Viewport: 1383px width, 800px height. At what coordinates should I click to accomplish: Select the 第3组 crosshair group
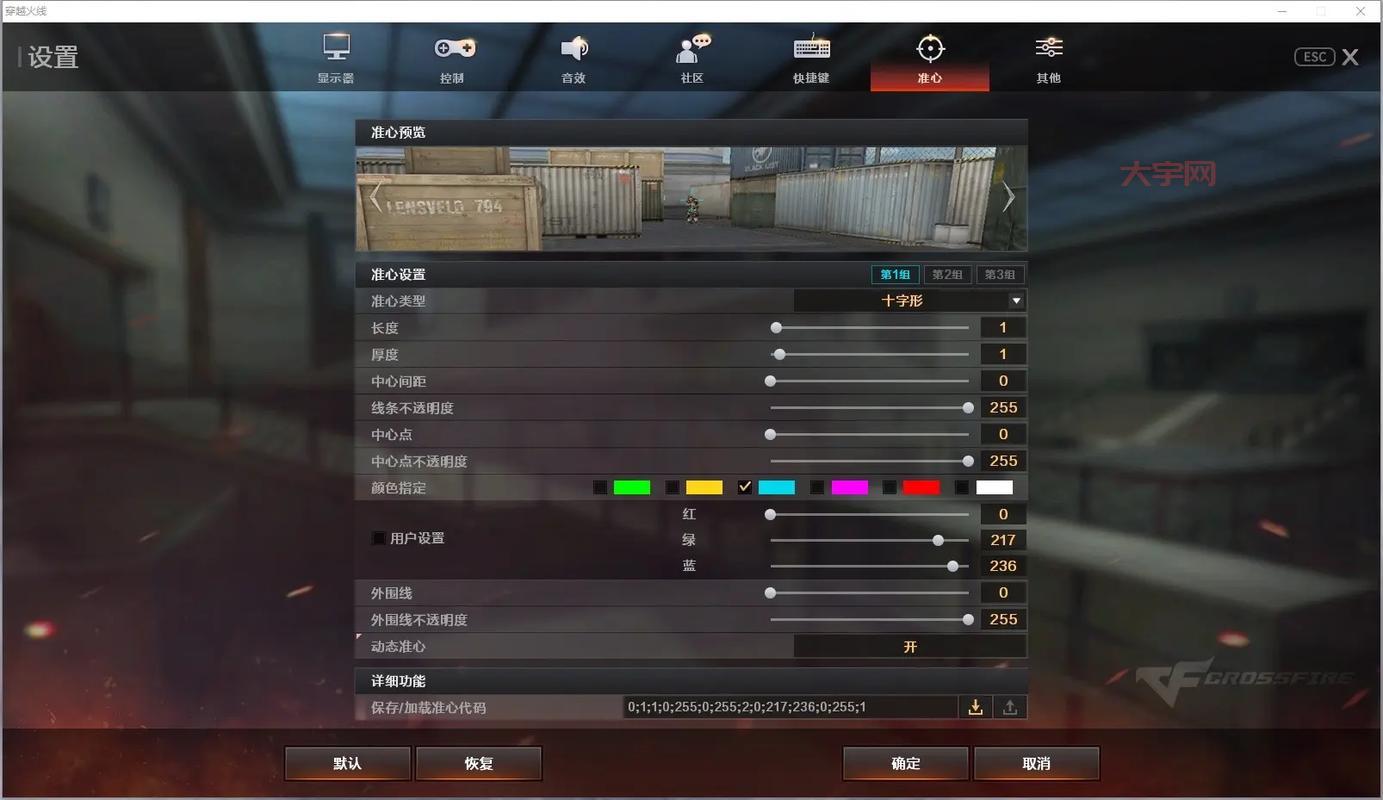tap(1000, 273)
